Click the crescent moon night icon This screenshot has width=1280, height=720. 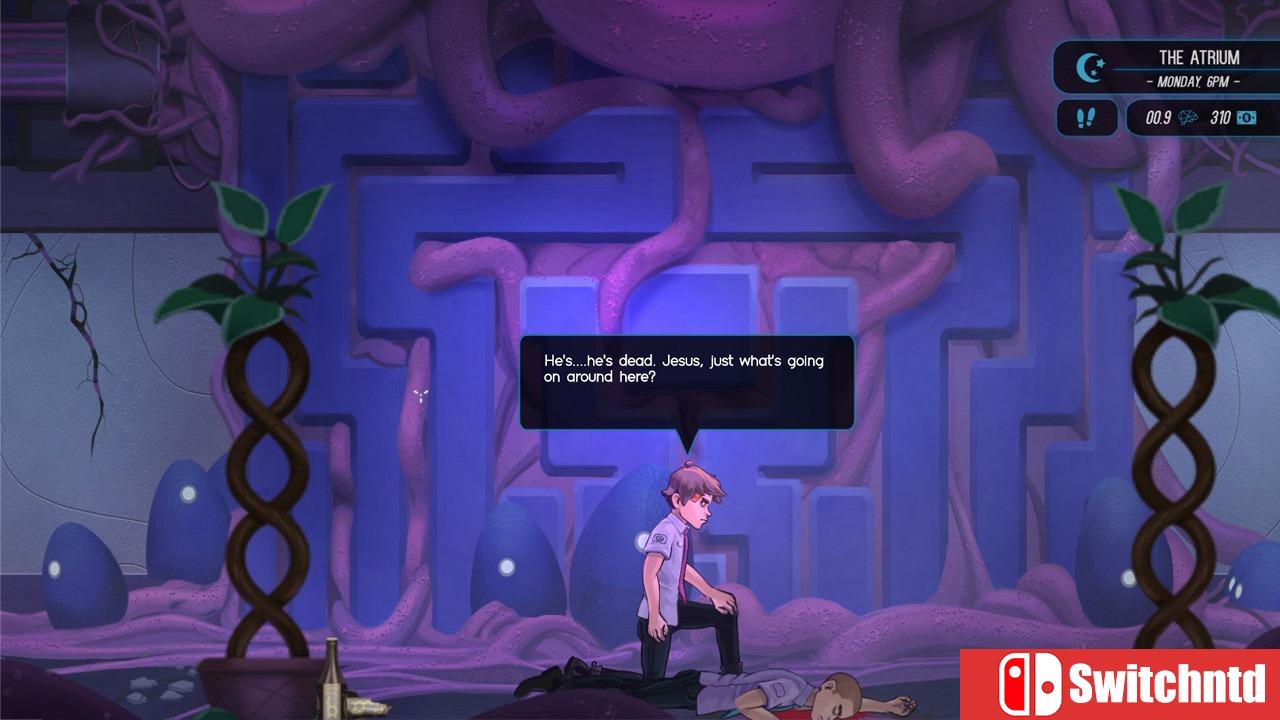pyautogui.click(x=1089, y=68)
